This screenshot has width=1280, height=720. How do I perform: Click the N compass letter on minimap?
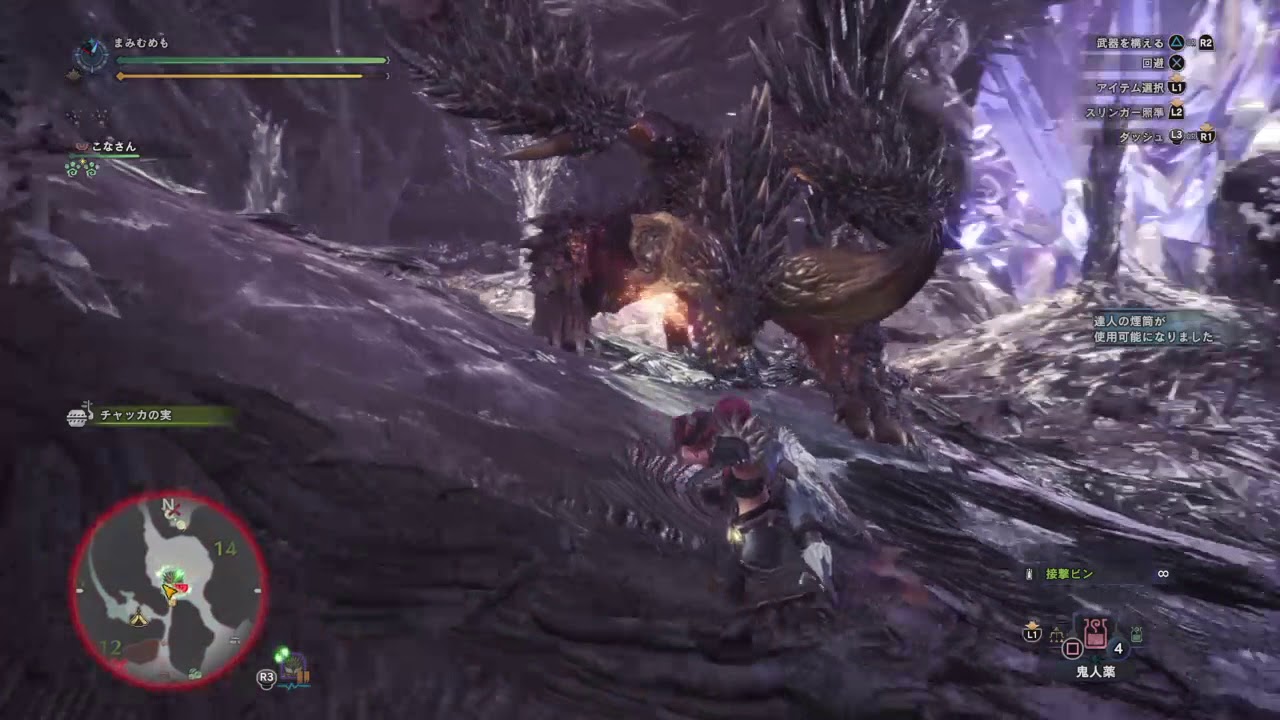[x=167, y=505]
